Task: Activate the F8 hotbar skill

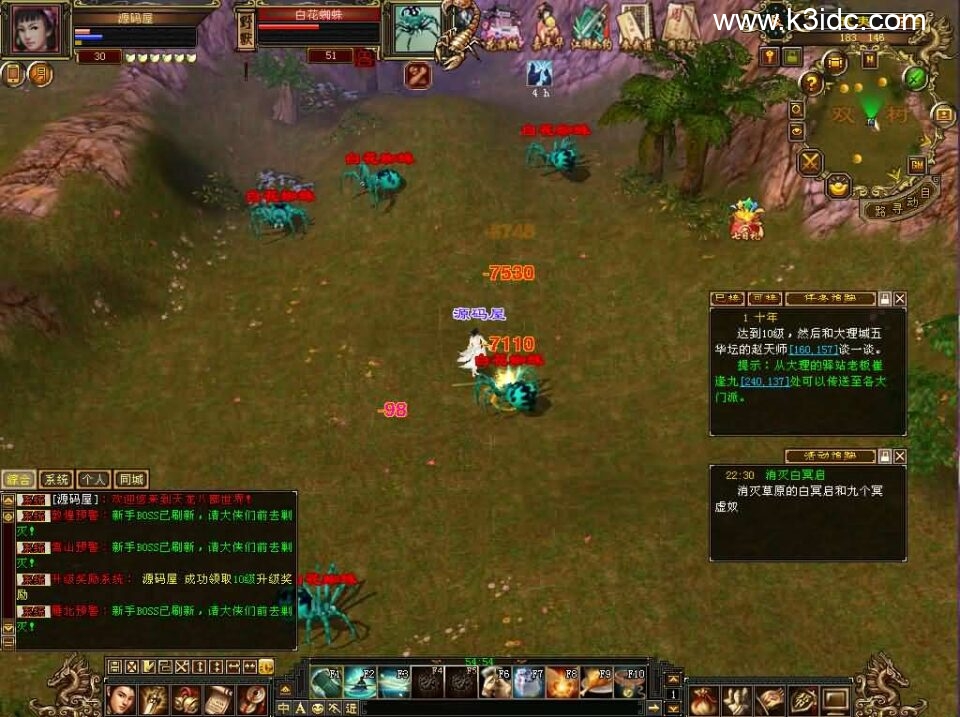Action: click(562, 681)
